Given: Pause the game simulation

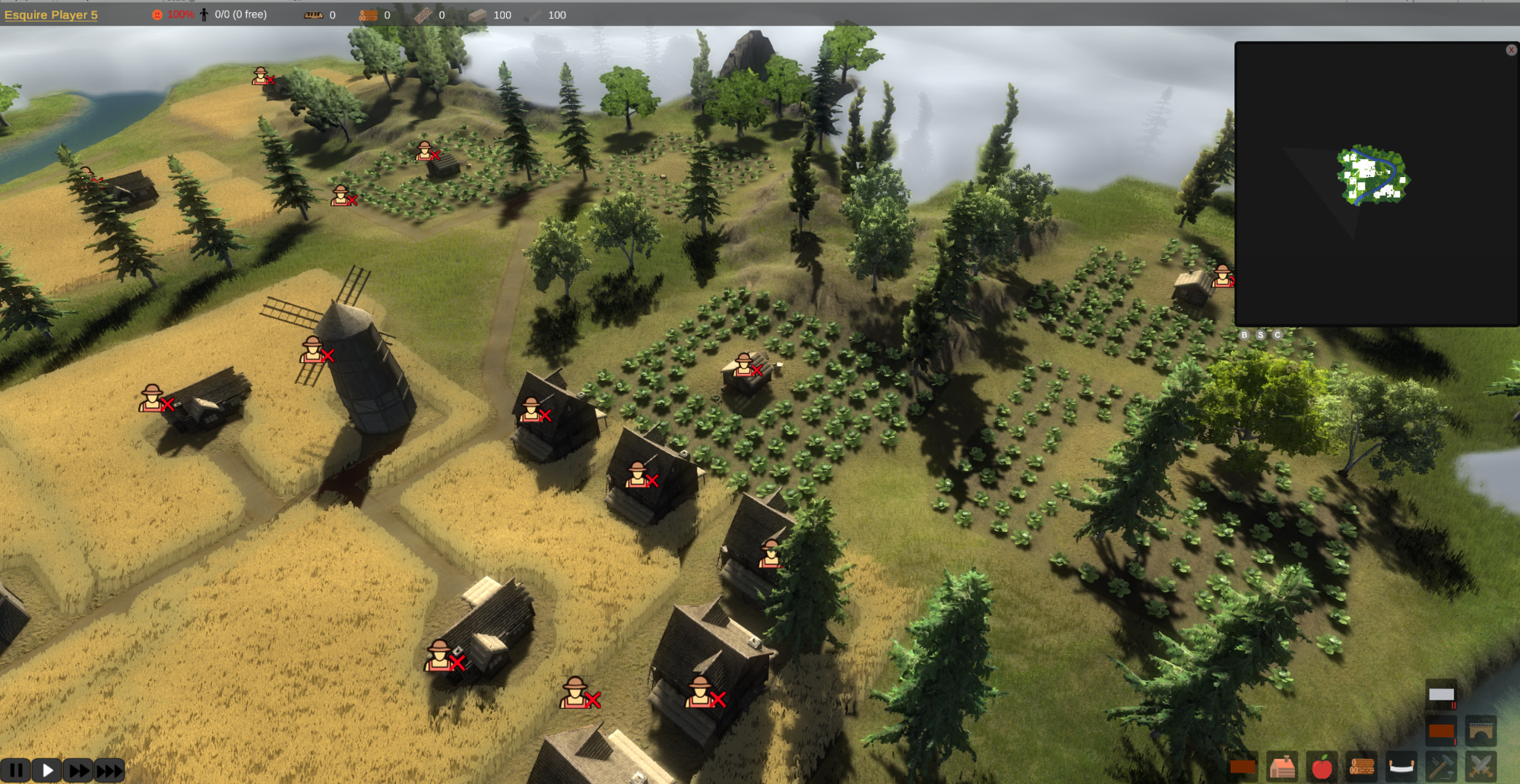Looking at the screenshot, I should click(x=15, y=770).
